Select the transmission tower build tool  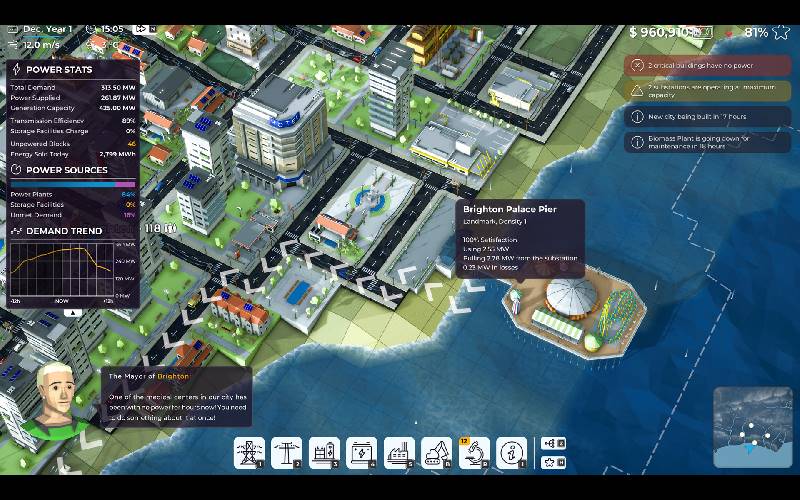click(x=247, y=452)
